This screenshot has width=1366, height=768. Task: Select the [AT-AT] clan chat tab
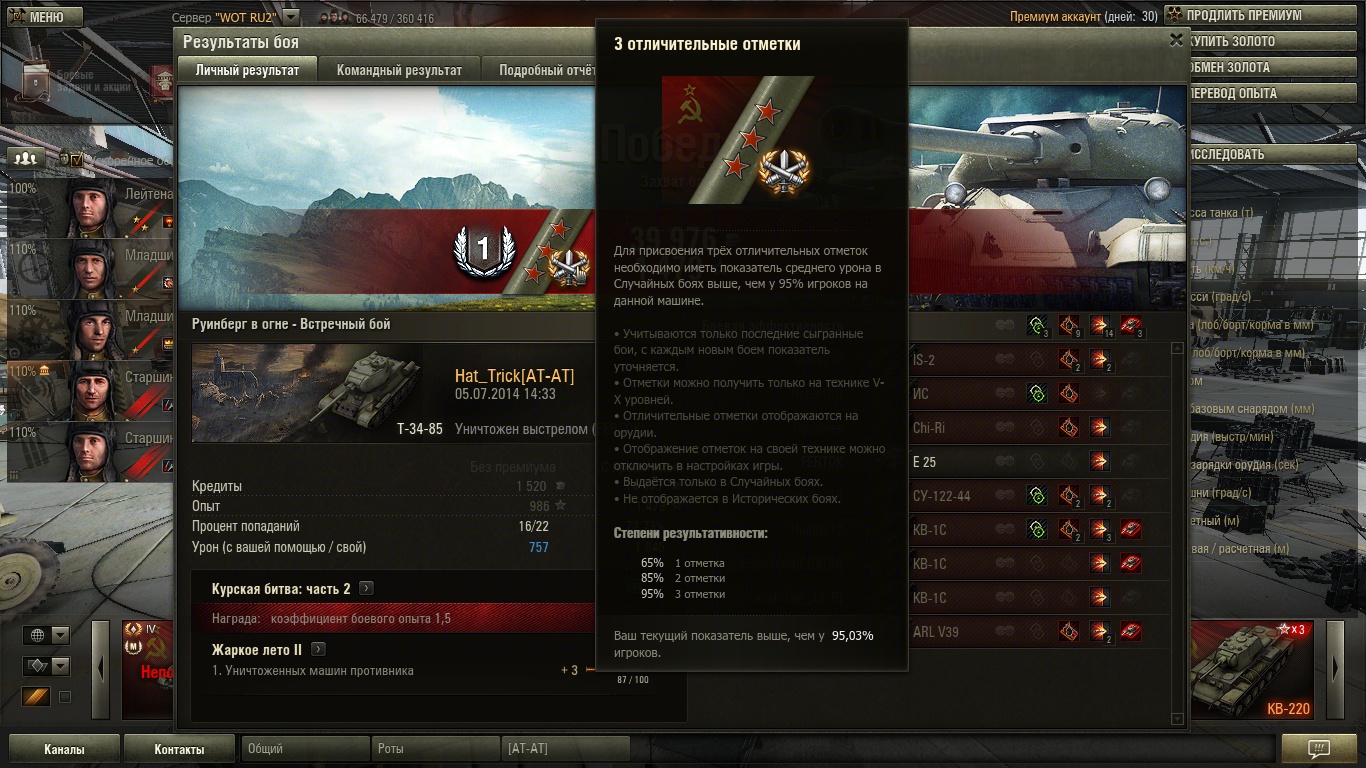click(x=565, y=748)
